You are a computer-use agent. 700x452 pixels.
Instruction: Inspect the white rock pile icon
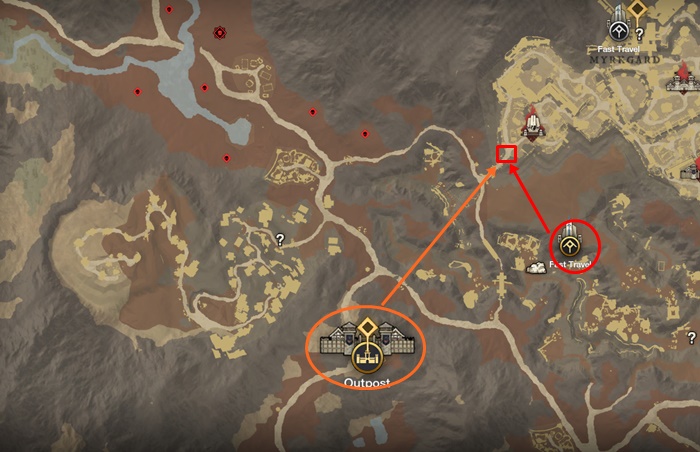(x=537, y=267)
